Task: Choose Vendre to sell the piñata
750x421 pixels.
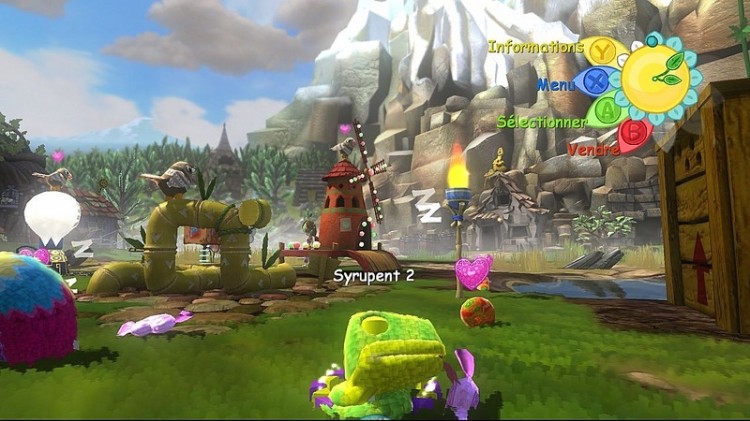Action: [x=634, y=134]
